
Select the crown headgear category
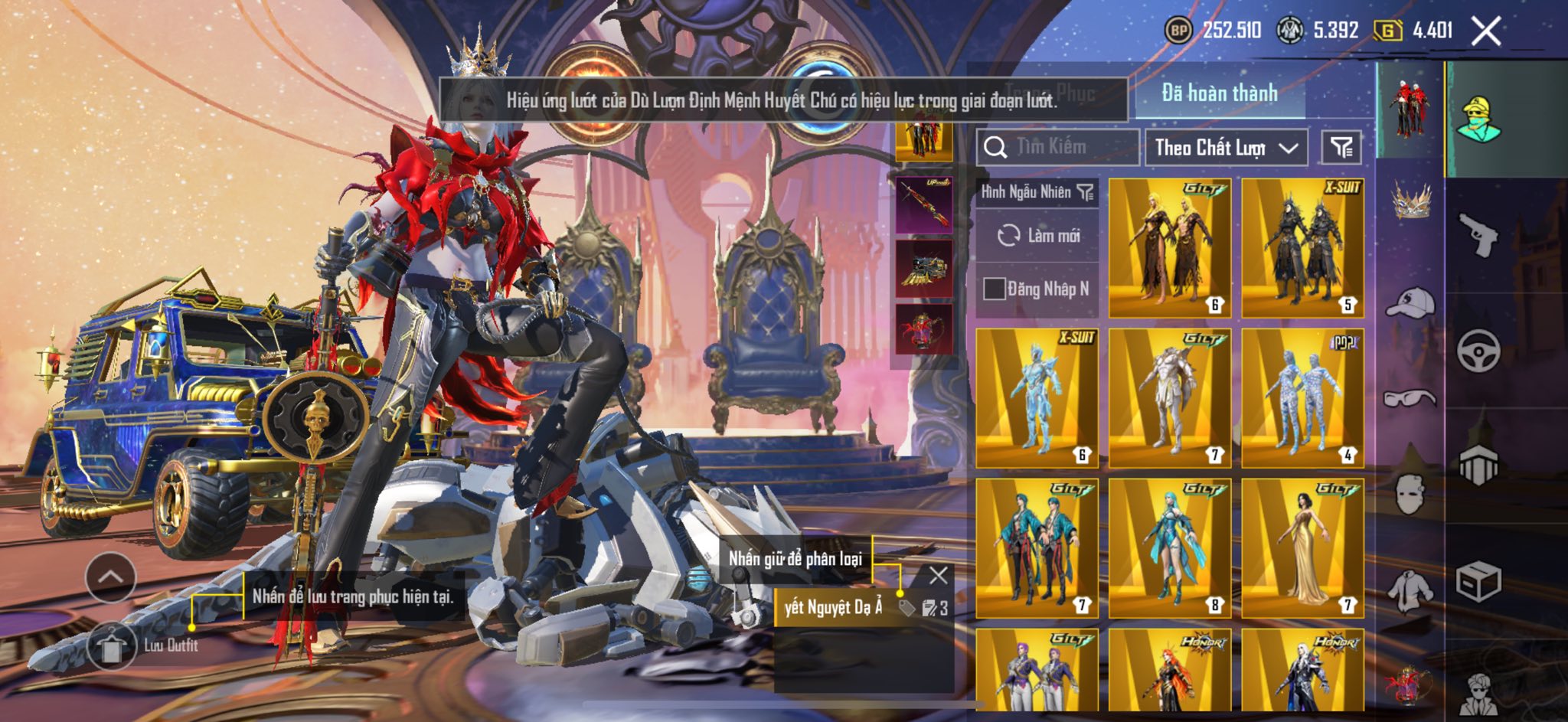(1410, 201)
